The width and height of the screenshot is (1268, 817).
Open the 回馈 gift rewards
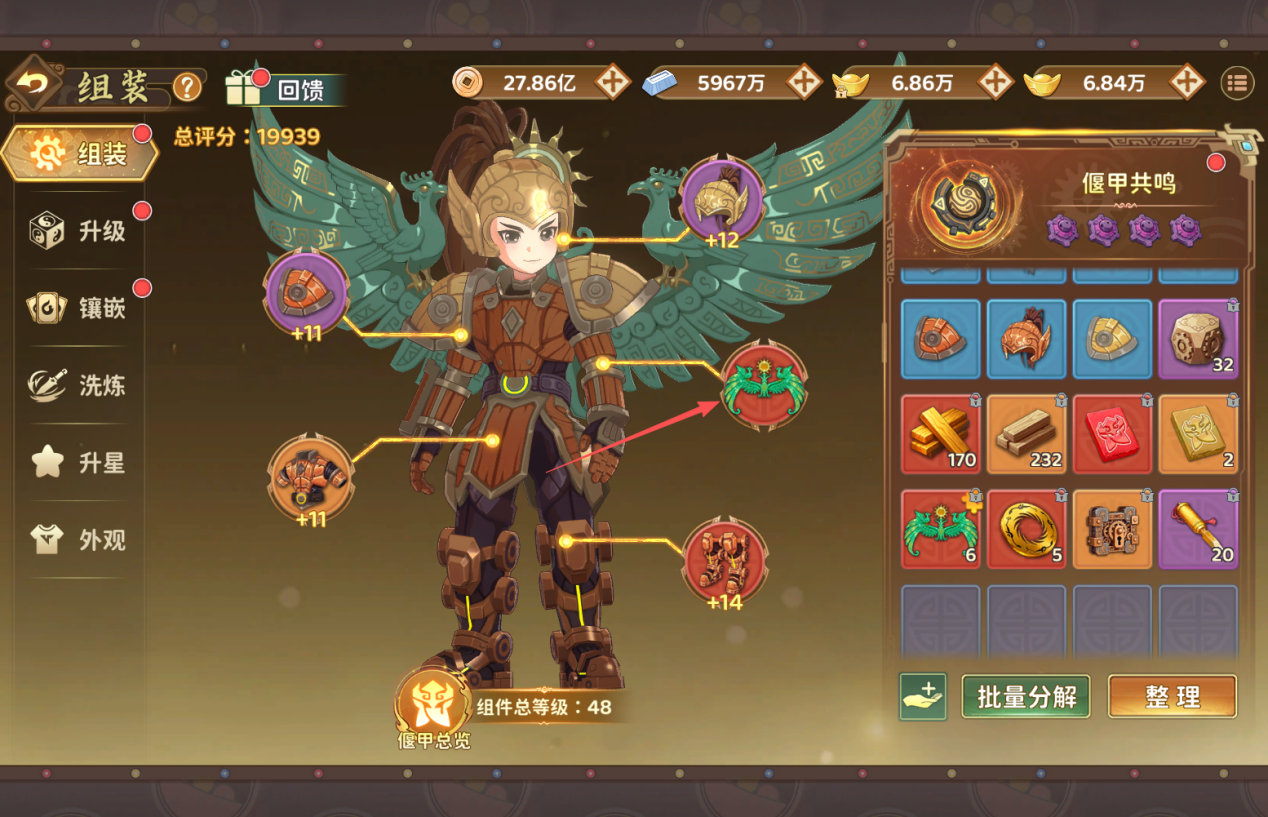(x=285, y=89)
